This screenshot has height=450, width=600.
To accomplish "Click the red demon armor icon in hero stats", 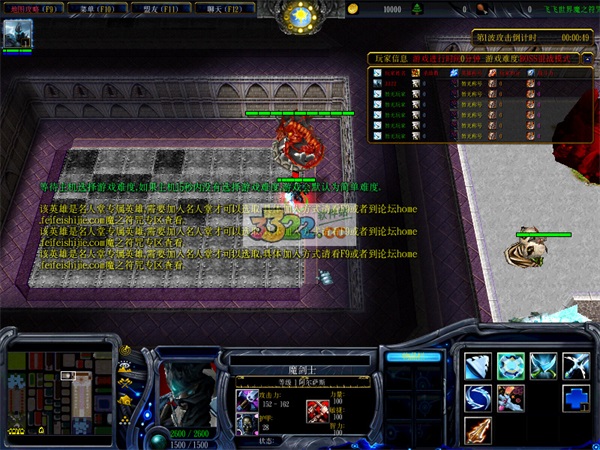I will coord(318,410).
